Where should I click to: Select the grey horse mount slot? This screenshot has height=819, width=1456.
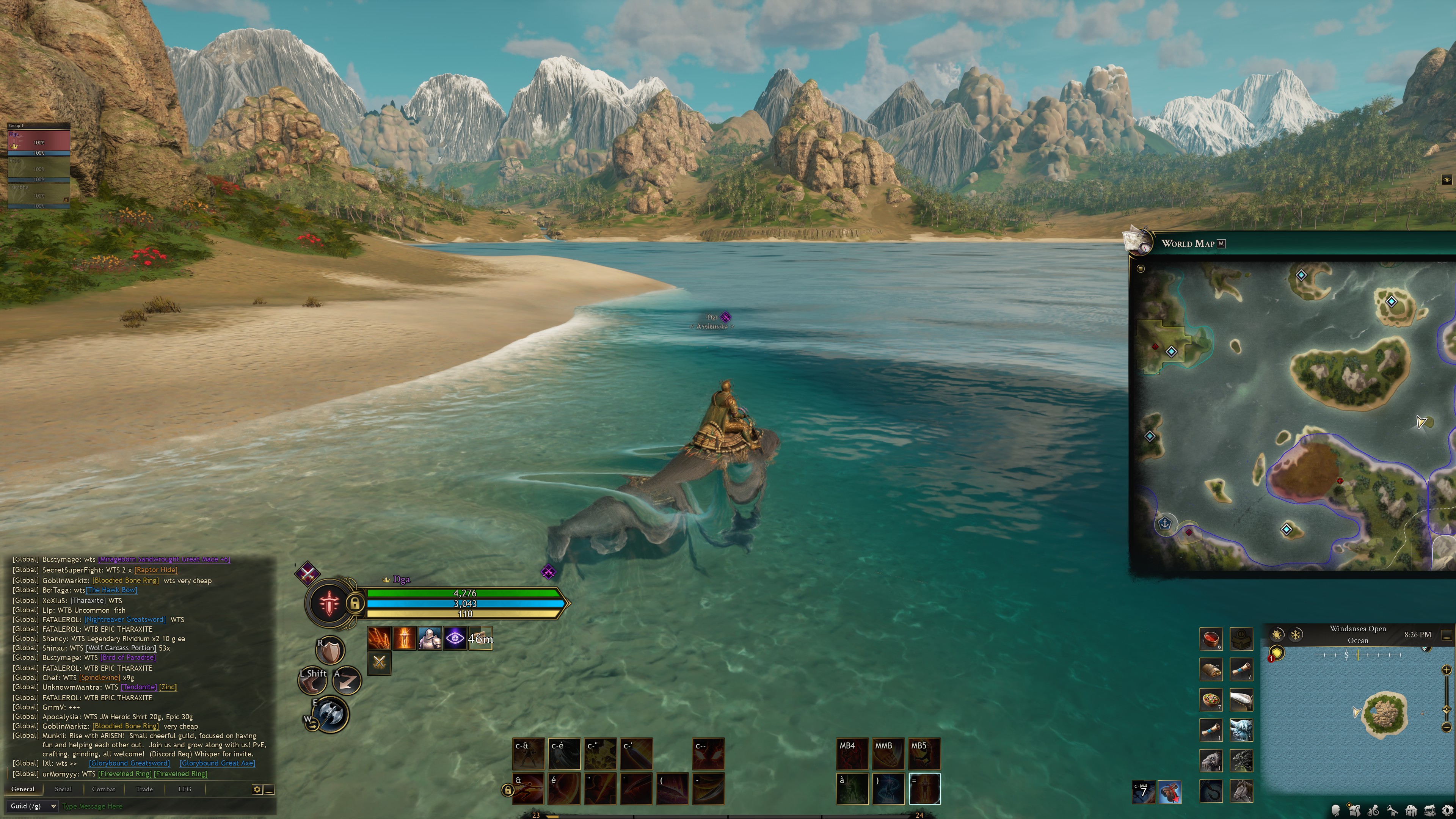[1241, 790]
